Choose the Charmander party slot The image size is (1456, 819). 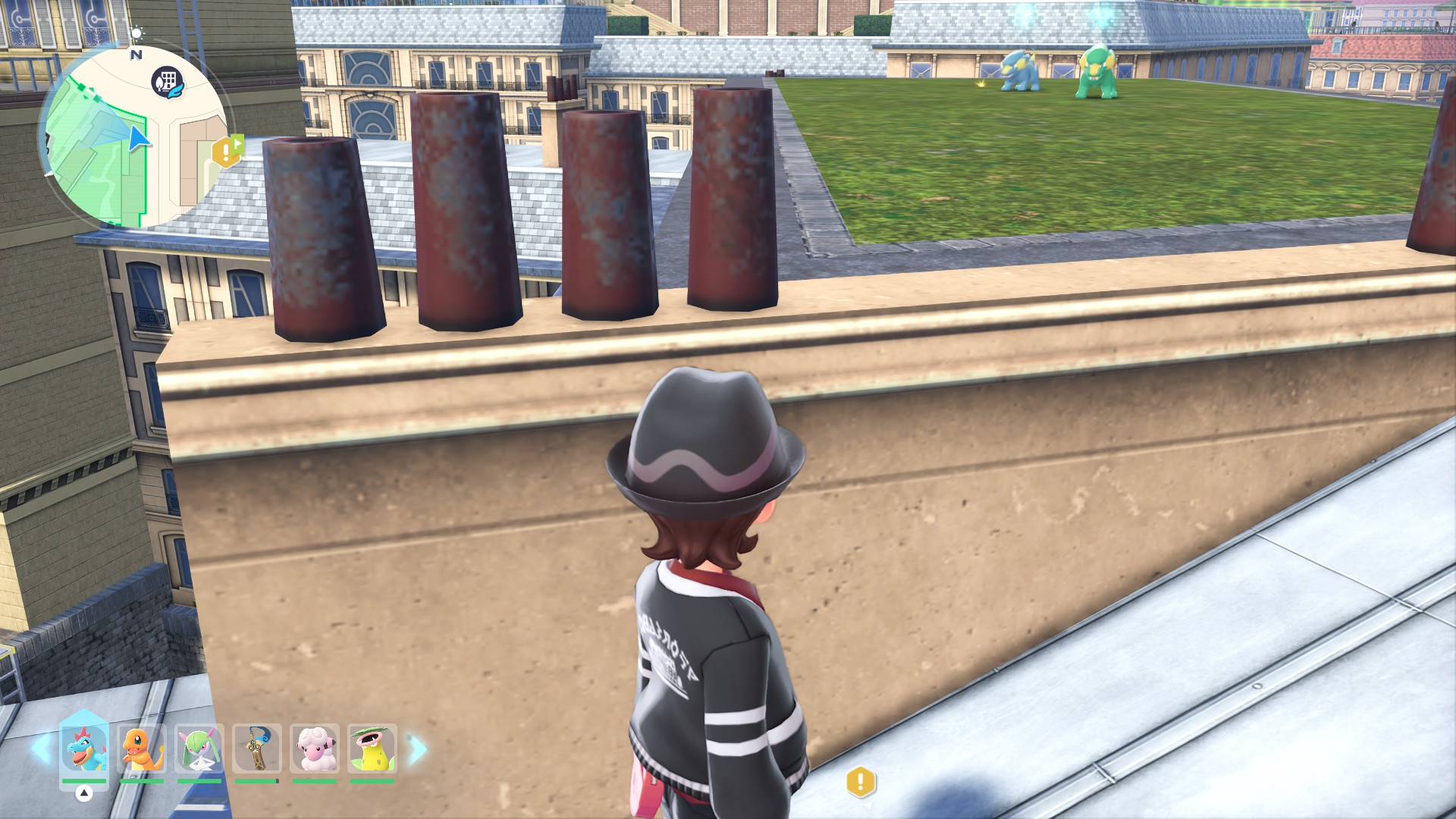(142, 748)
